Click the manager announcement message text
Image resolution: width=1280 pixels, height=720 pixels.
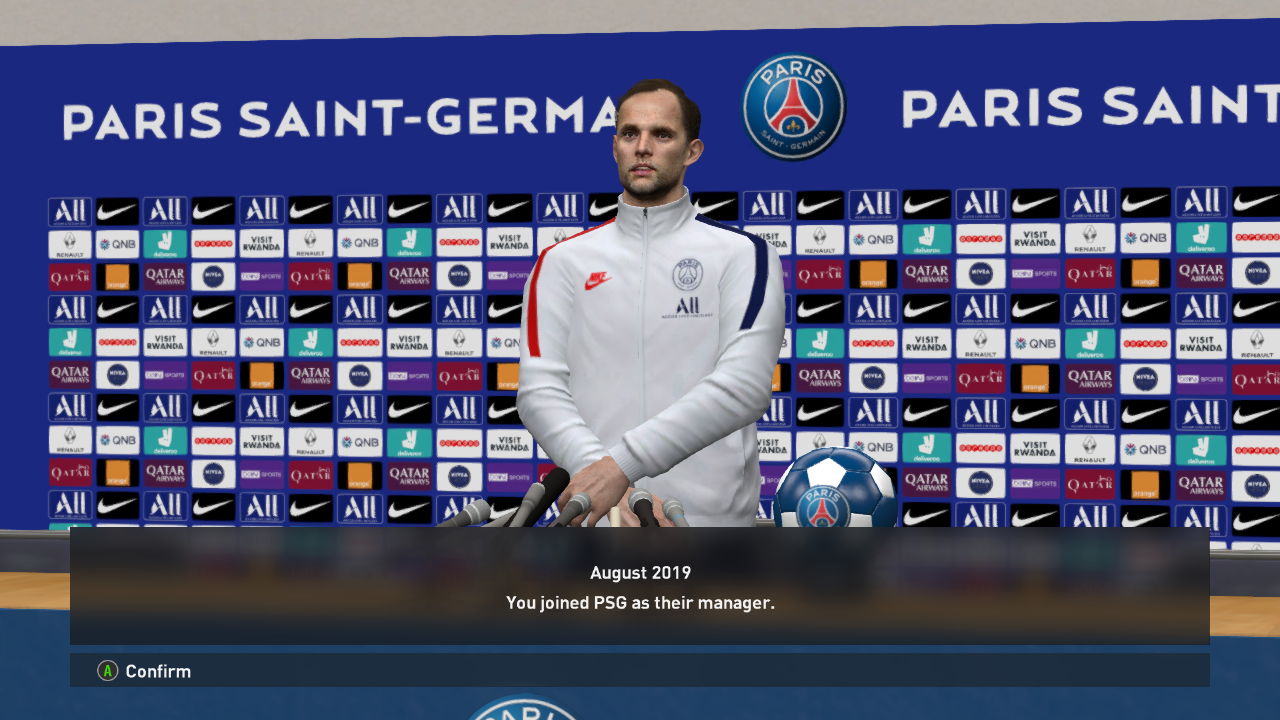(639, 603)
